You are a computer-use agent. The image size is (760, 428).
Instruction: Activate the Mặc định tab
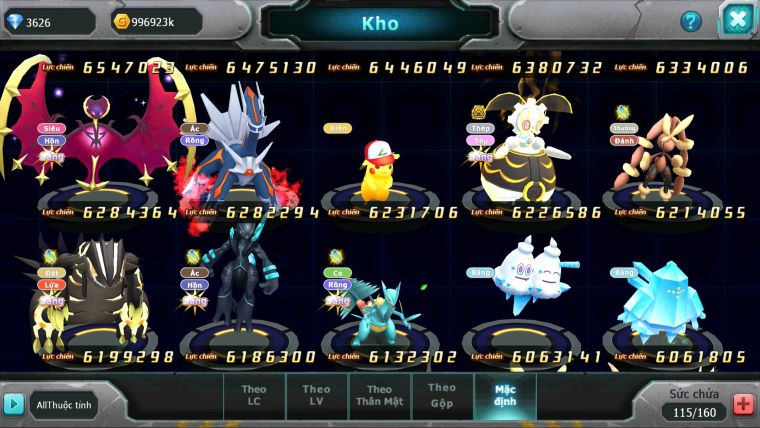pyautogui.click(x=505, y=395)
